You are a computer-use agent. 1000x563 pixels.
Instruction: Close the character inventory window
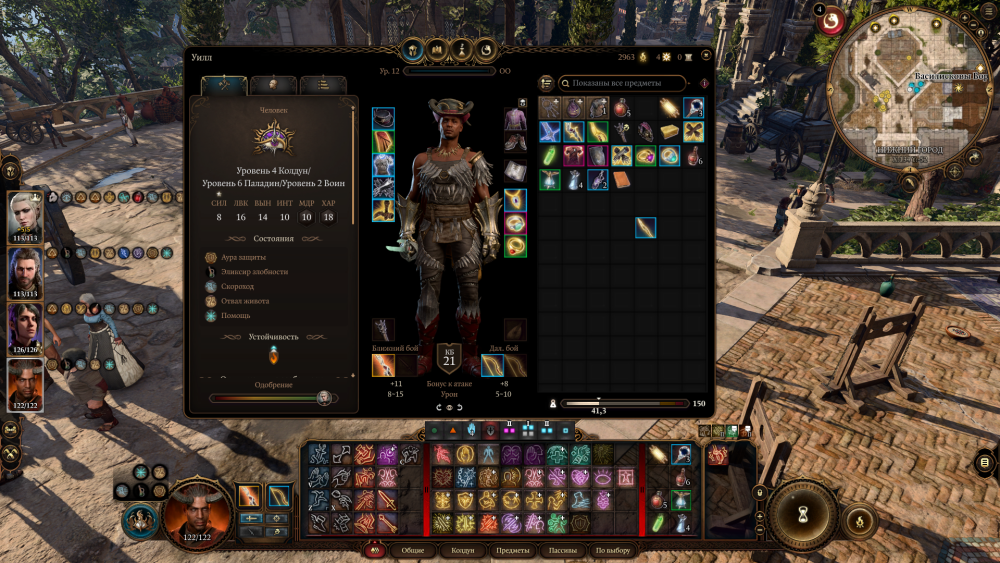click(706, 55)
